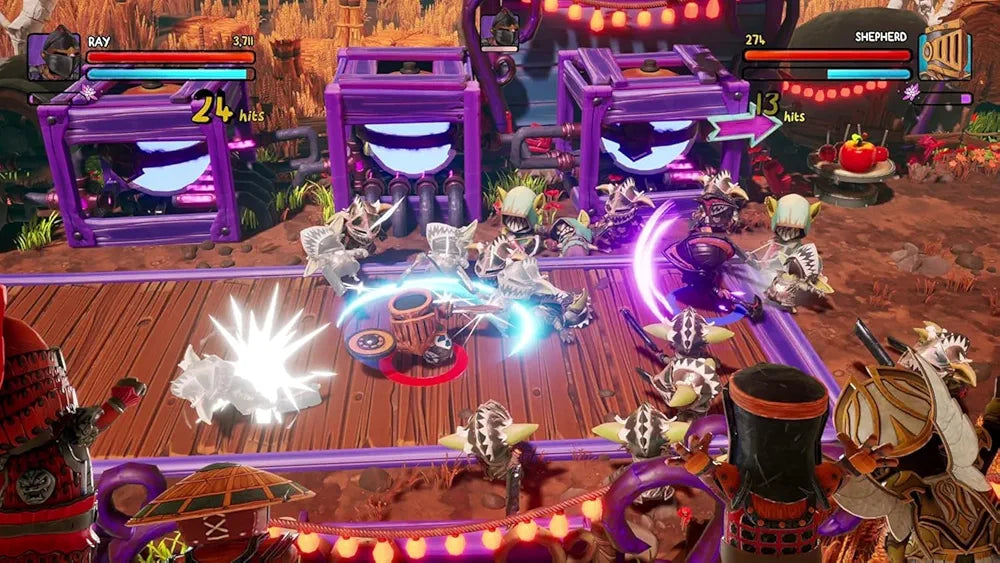This screenshot has width=1000, height=563.
Task: Select Shepherd's character portrait
Action: pyautogui.click(x=944, y=56)
